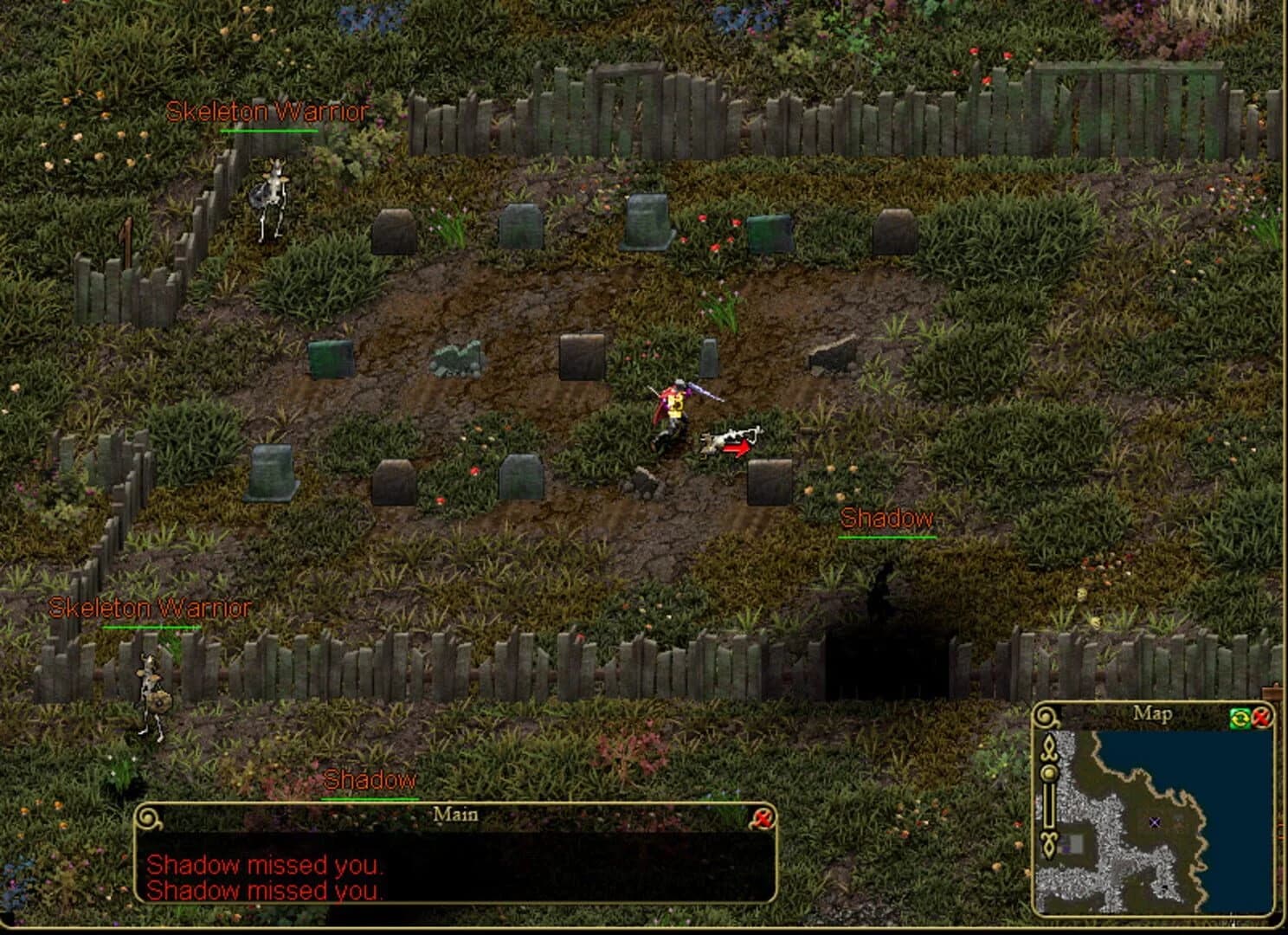Click the spiral ornament on the Map panel corner

click(x=1046, y=718)
